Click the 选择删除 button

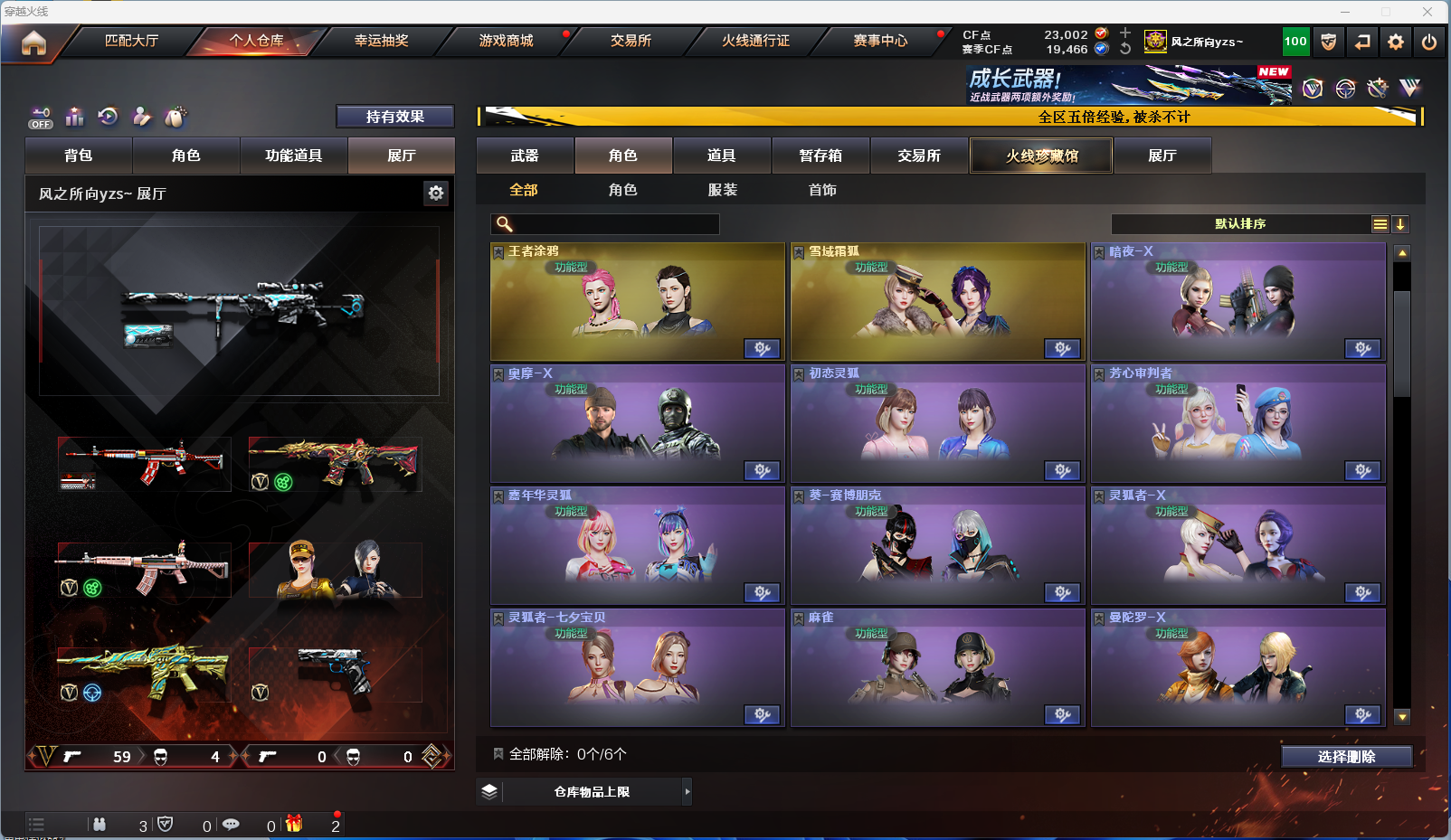1346,757
